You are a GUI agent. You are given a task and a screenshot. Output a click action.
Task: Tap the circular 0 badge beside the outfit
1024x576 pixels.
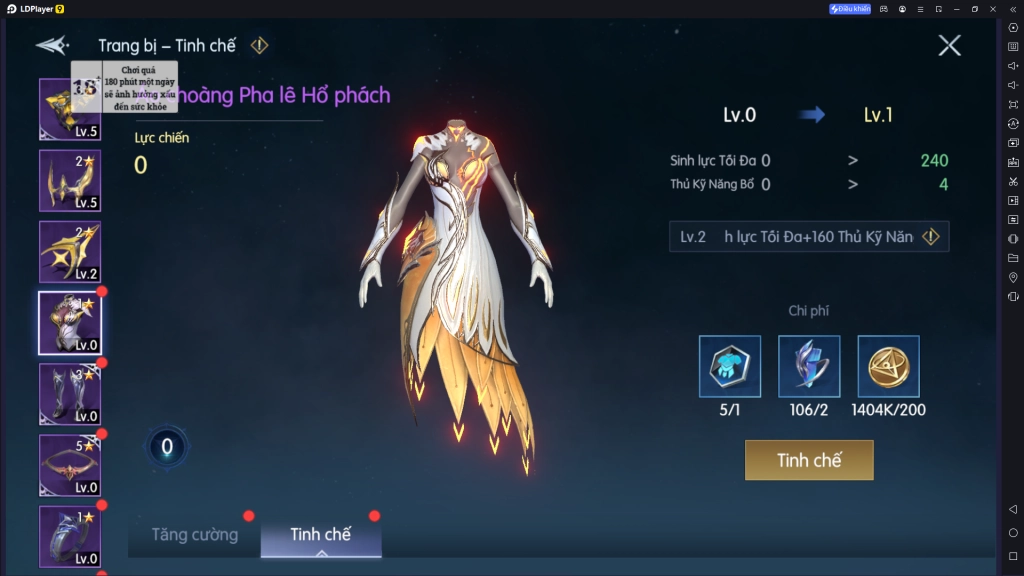167,447
